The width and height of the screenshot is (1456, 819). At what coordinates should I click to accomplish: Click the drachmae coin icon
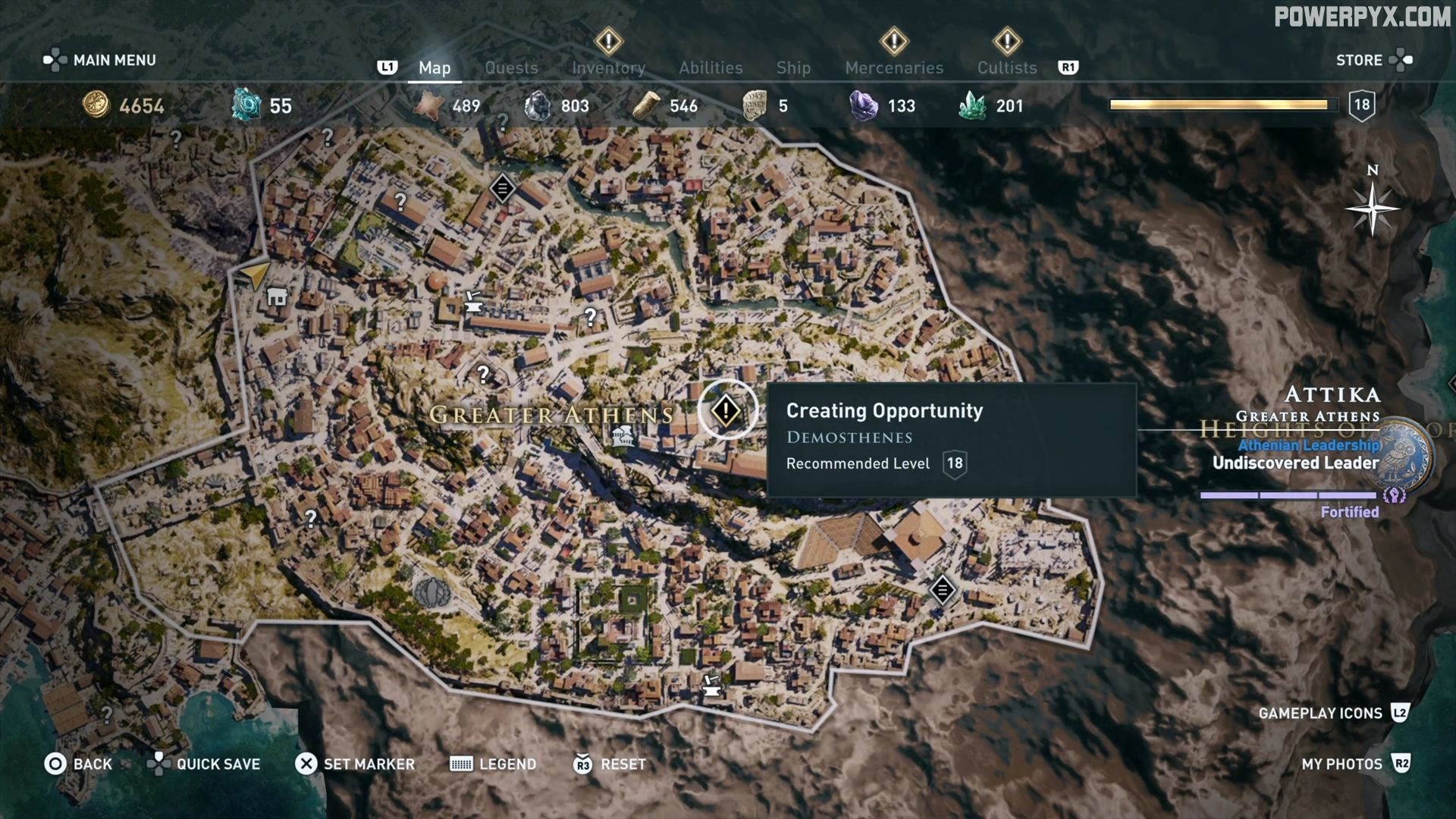tap(95, 106)
